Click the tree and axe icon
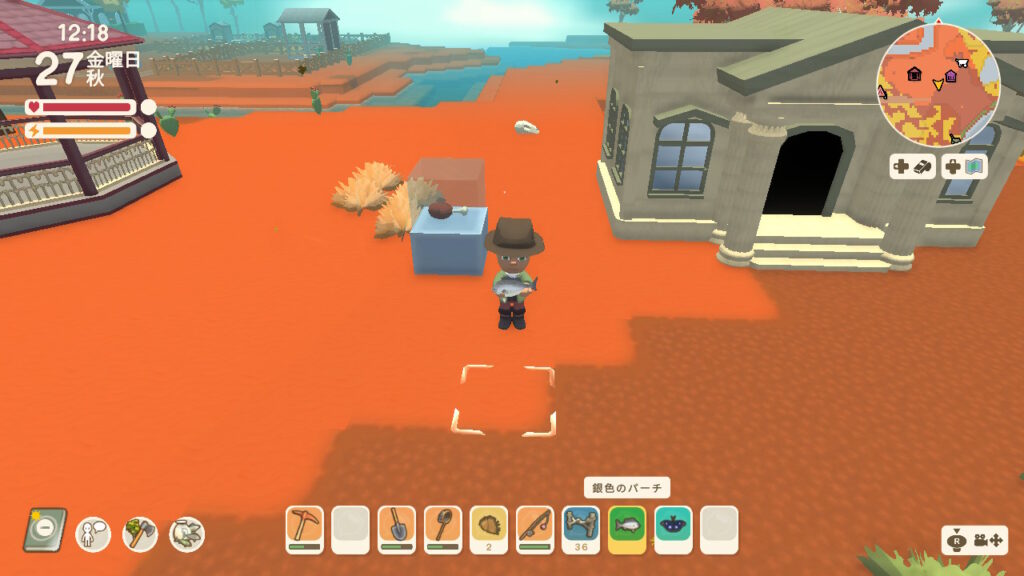 (x=140, y=533)
